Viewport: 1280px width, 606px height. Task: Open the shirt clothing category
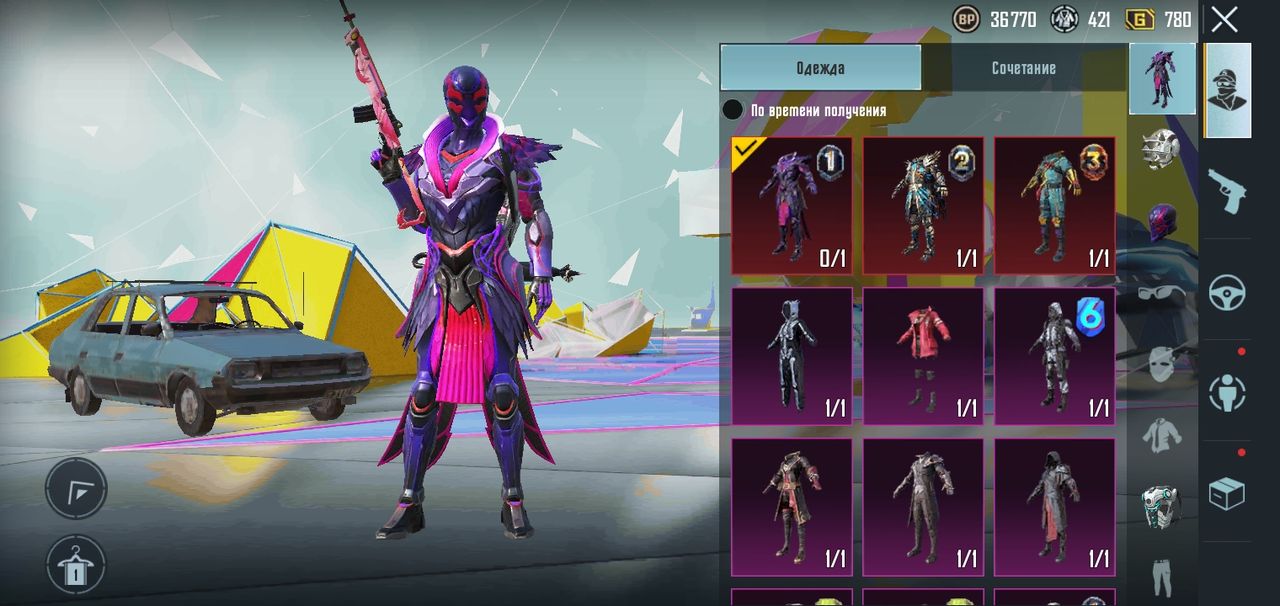(1161, 436)
